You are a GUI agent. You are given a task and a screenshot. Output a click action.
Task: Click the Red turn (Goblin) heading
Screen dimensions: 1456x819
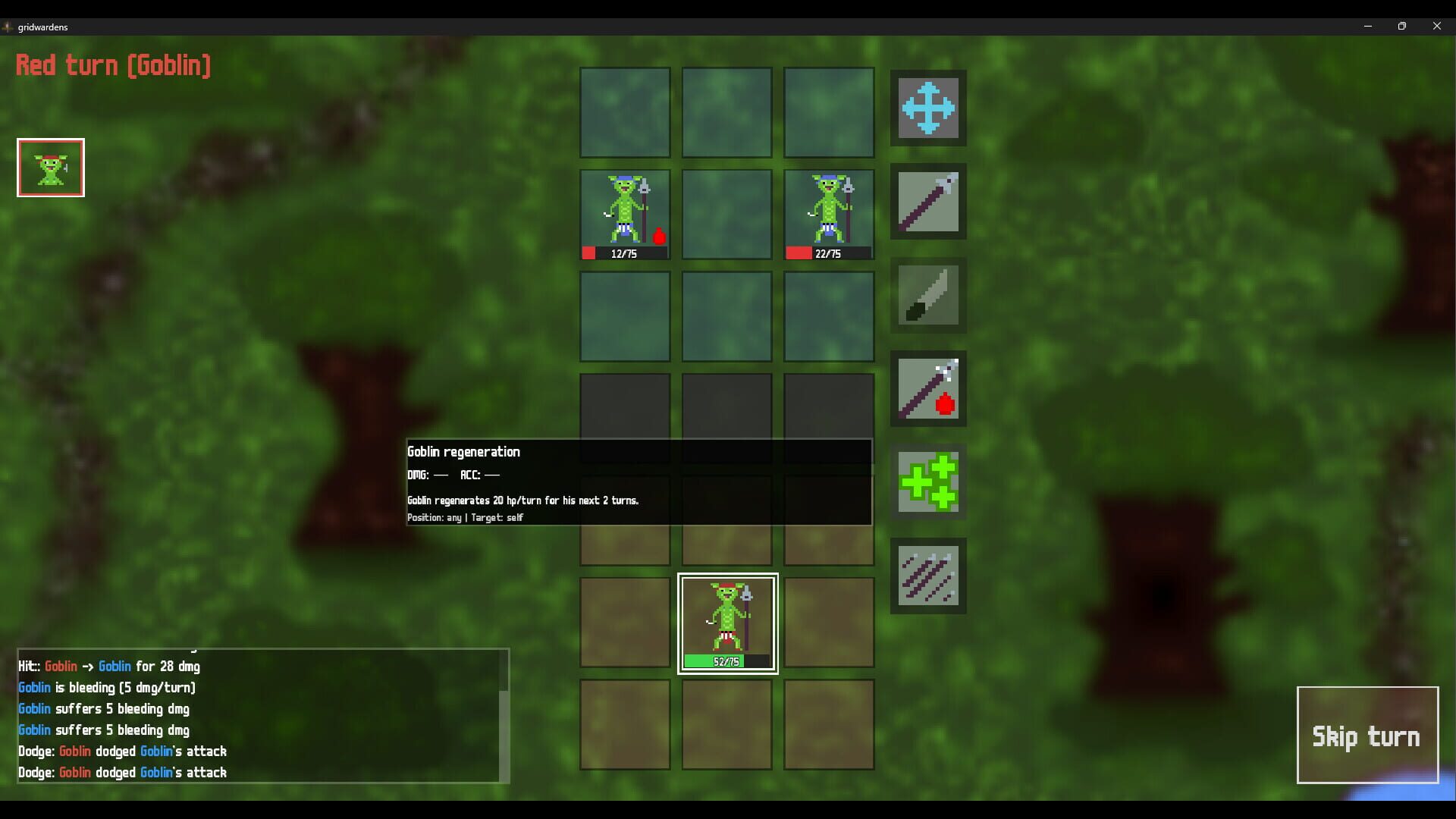113,65
